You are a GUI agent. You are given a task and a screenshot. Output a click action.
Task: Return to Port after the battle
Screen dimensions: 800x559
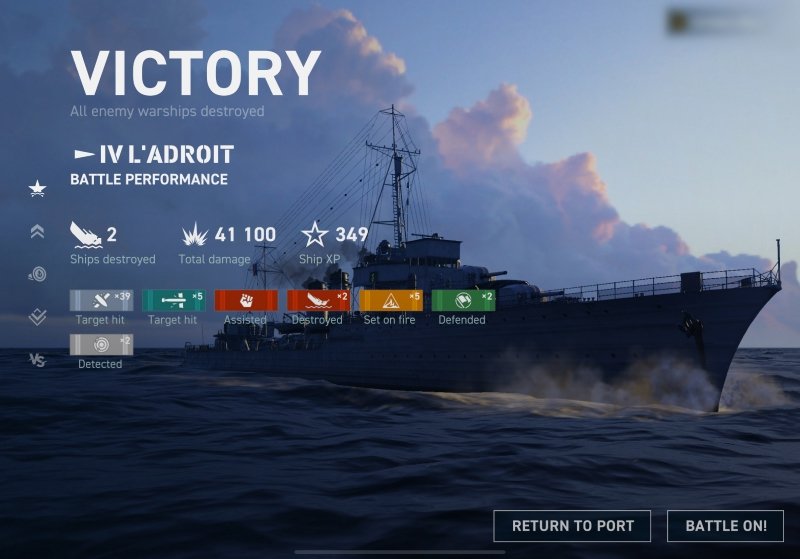pos(572,526)
